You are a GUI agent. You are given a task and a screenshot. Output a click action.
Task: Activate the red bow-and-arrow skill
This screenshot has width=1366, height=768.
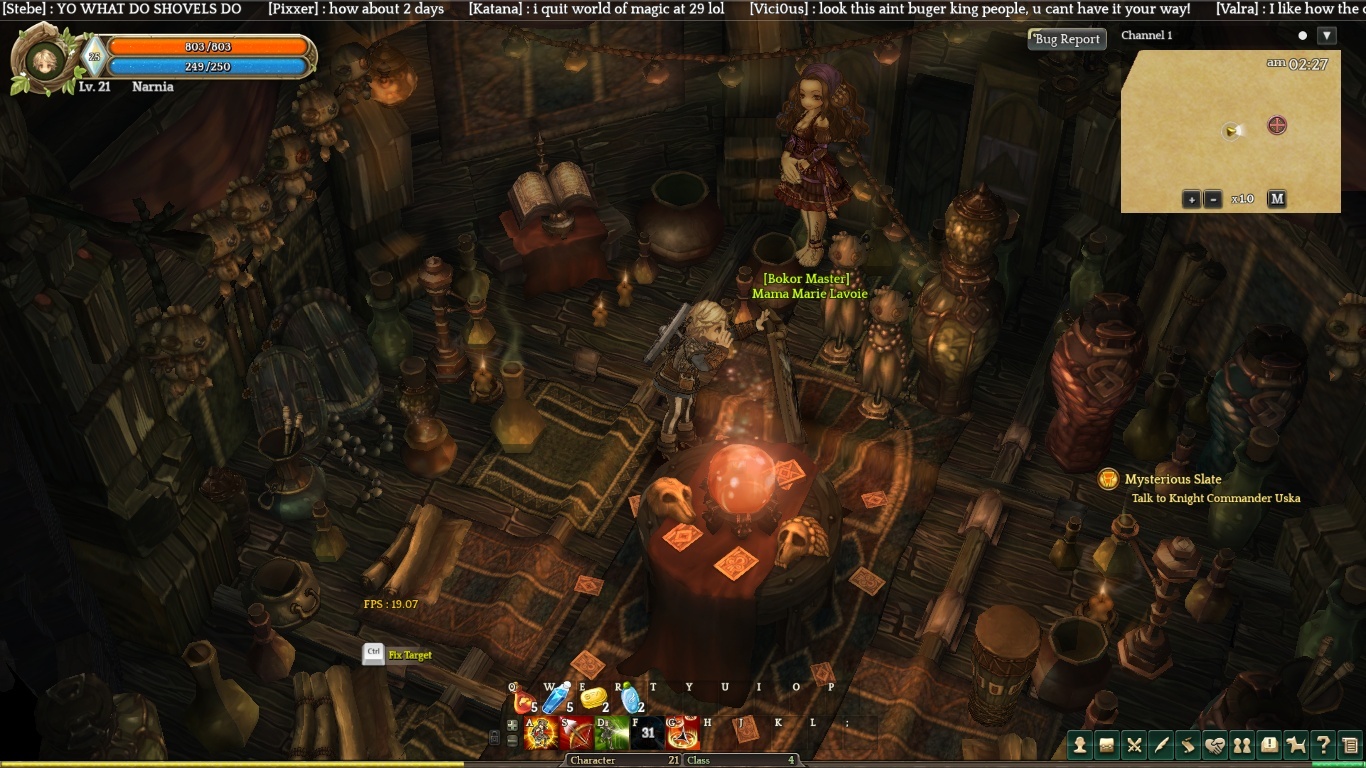point(576,735)
